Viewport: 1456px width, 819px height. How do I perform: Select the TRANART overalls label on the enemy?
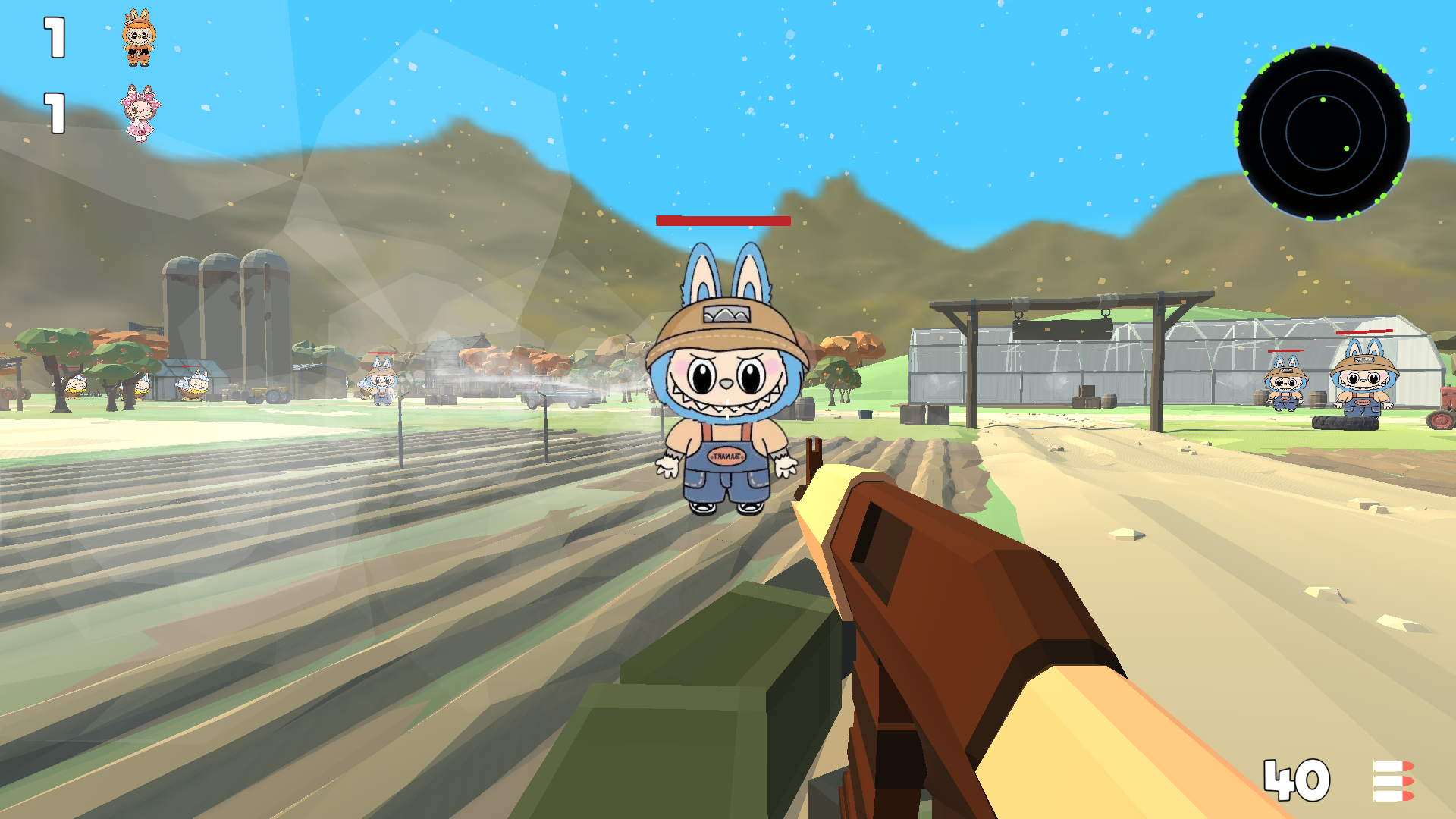pyautogui.click(x=726, y=456)
